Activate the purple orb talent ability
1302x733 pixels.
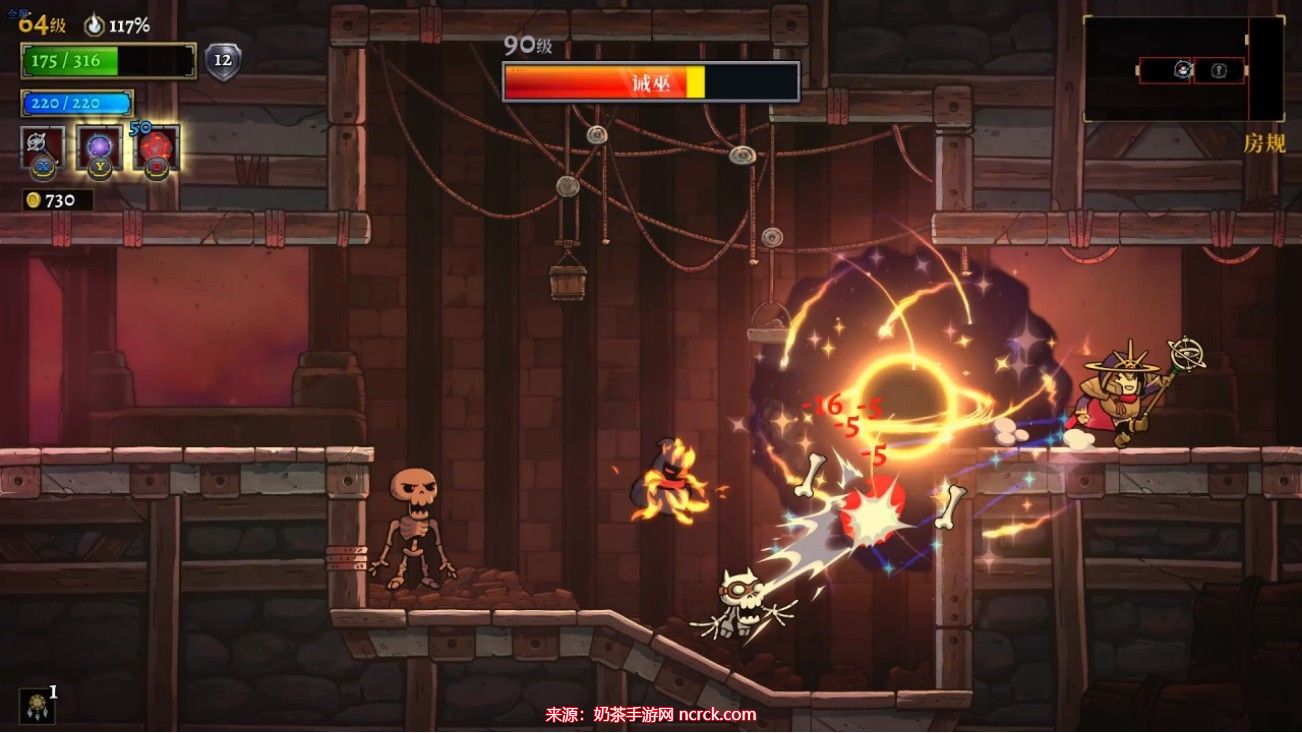[99, 147]
